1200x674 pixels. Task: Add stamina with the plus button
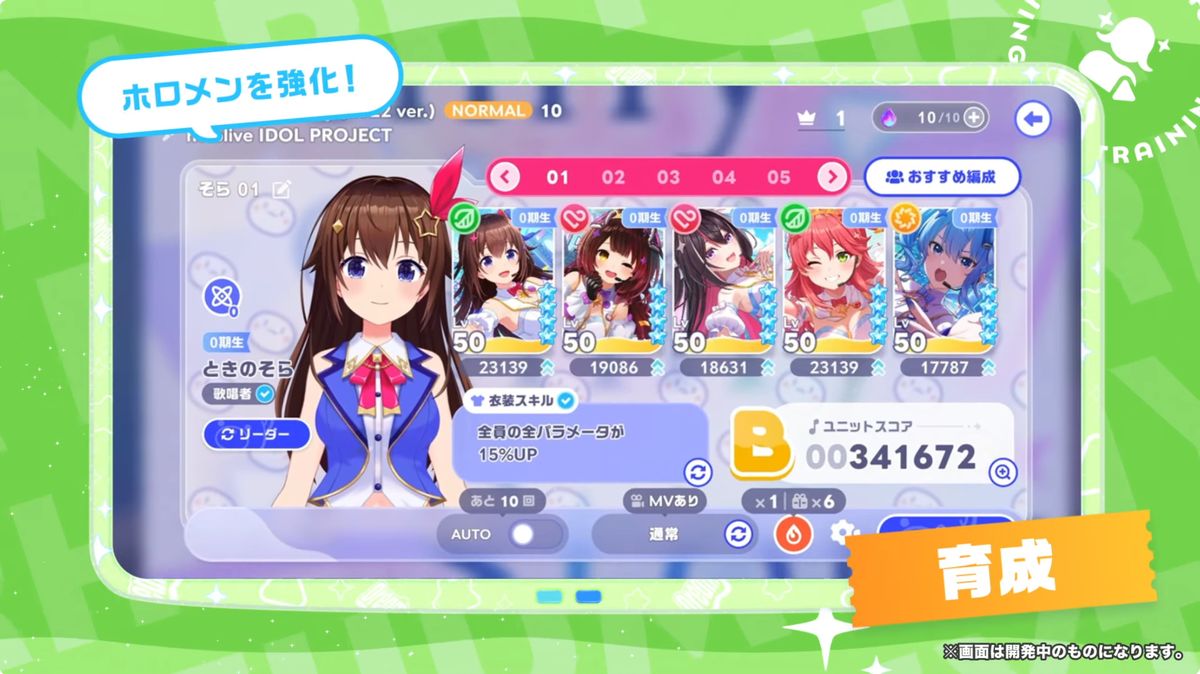point(974,118)
